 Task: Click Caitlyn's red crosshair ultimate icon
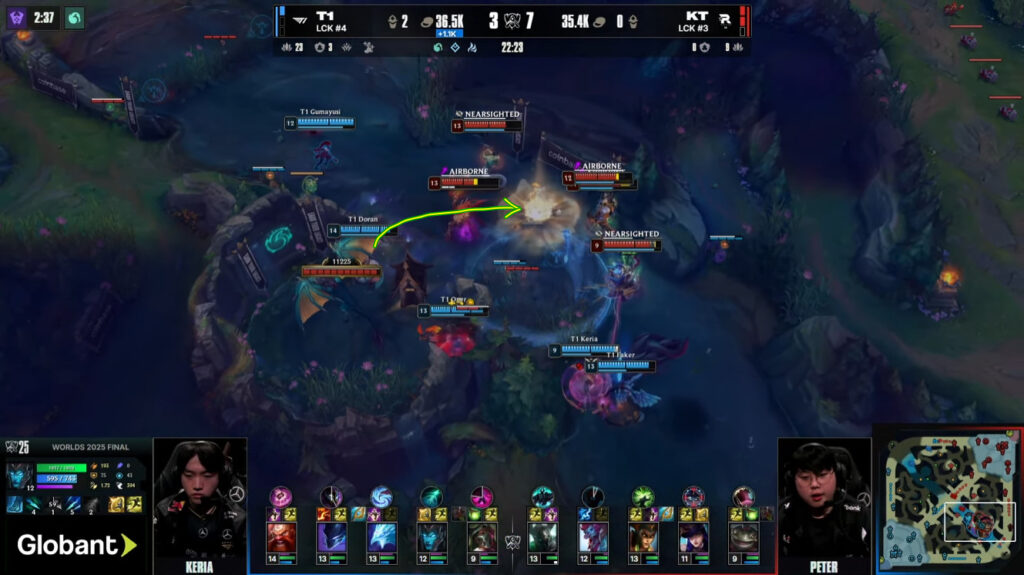[693, 497]
